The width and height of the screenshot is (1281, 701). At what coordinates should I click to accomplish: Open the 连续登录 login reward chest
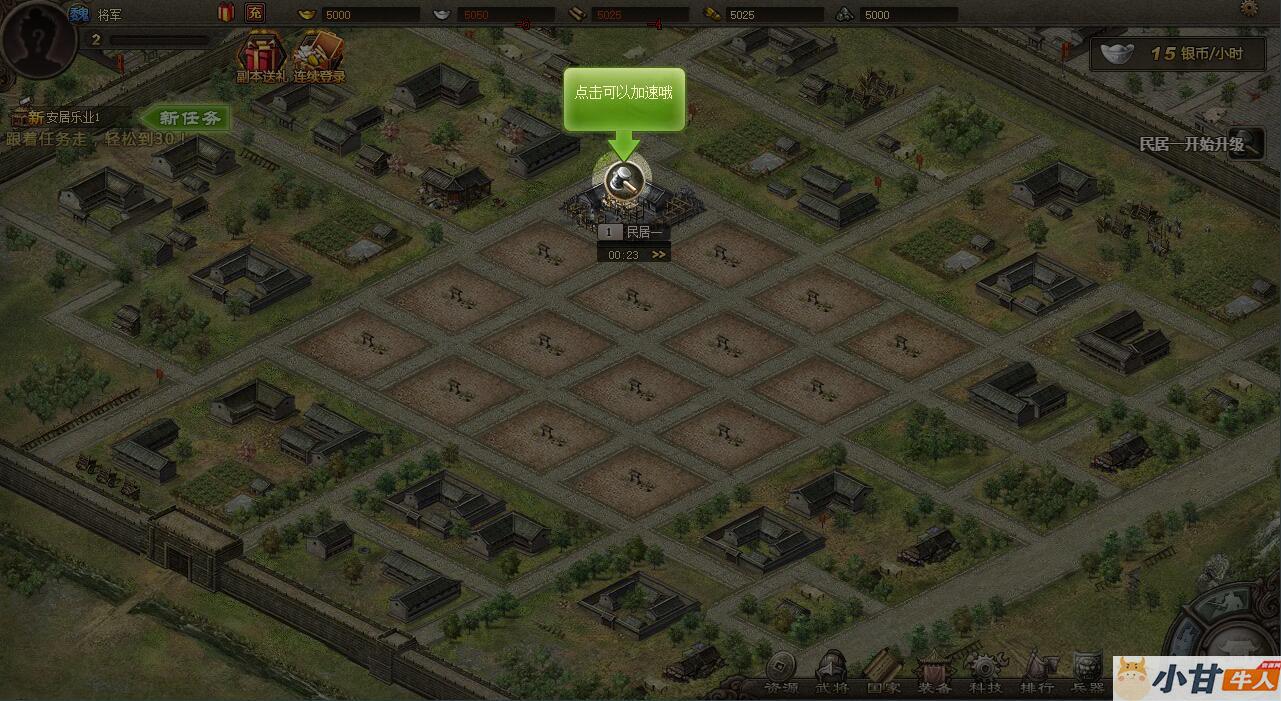319,56
